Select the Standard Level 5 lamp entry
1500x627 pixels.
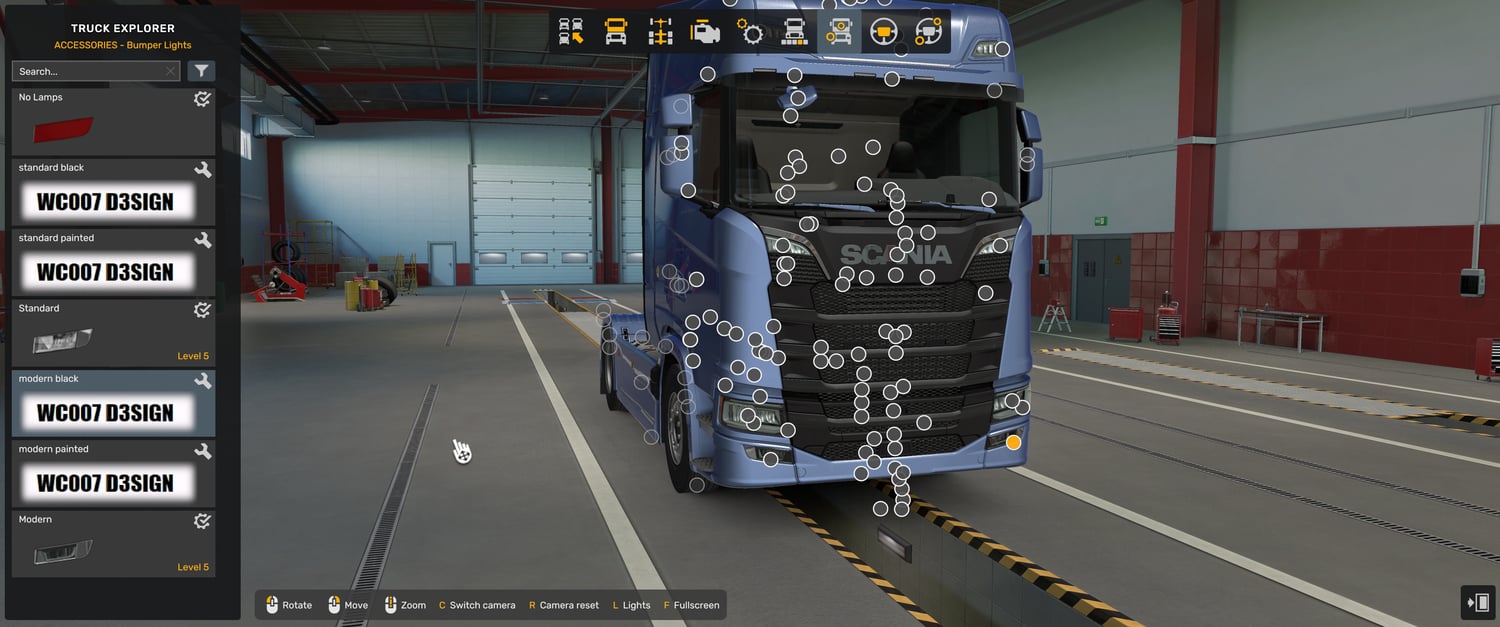pyautogui.click(x=113, y=333)
